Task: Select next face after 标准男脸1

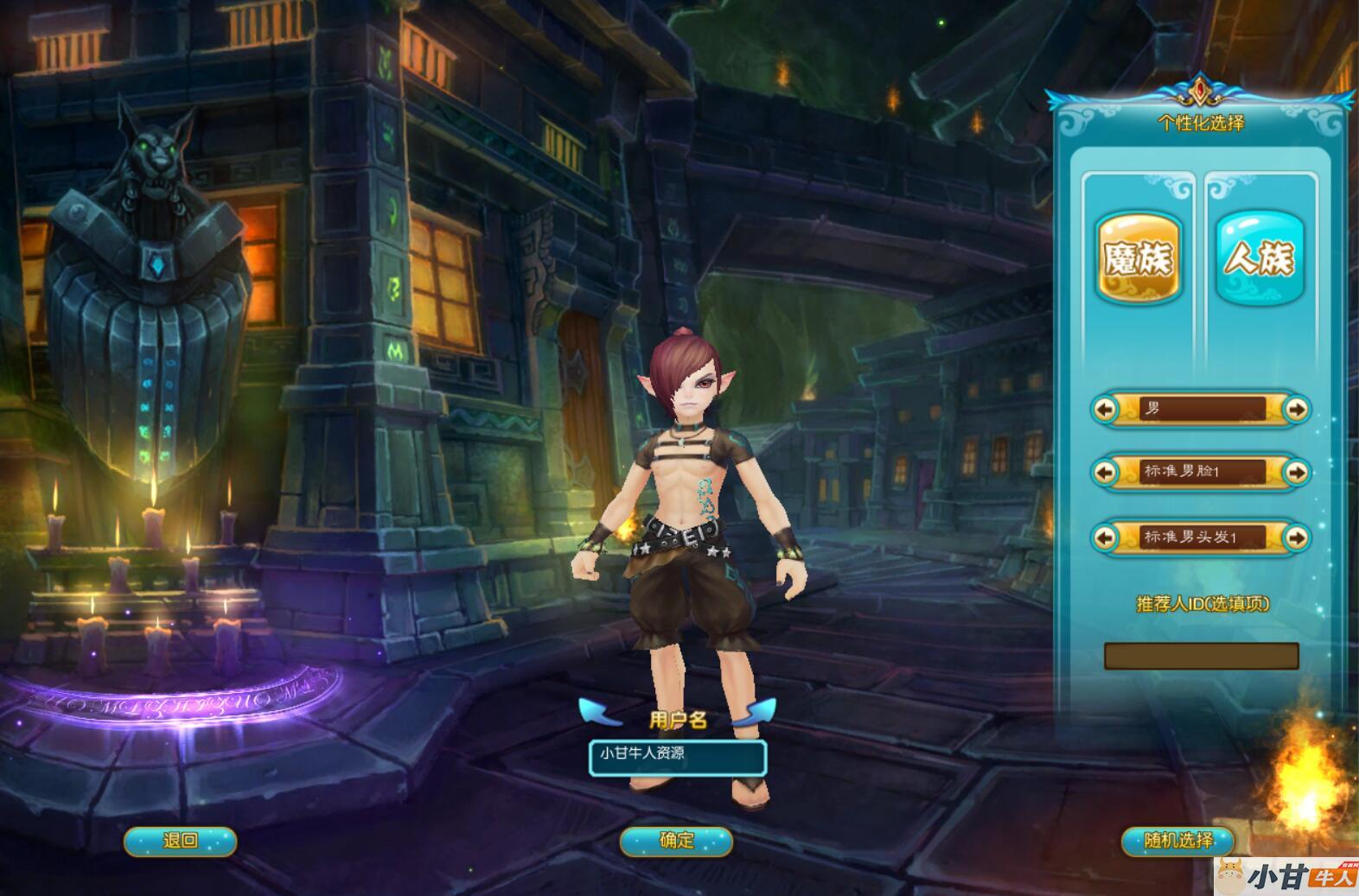Action: pos(1296,472)
